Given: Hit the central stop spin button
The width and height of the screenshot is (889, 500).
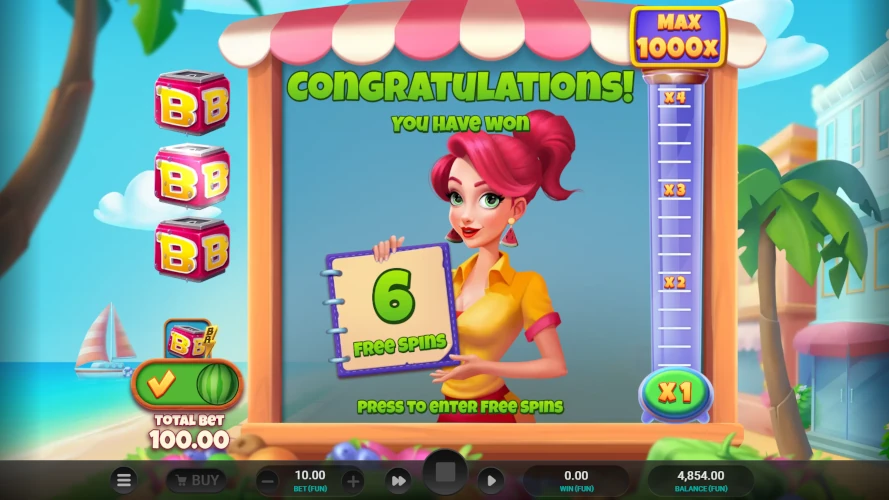Looking at the screenshot, I should click(444, 472).
